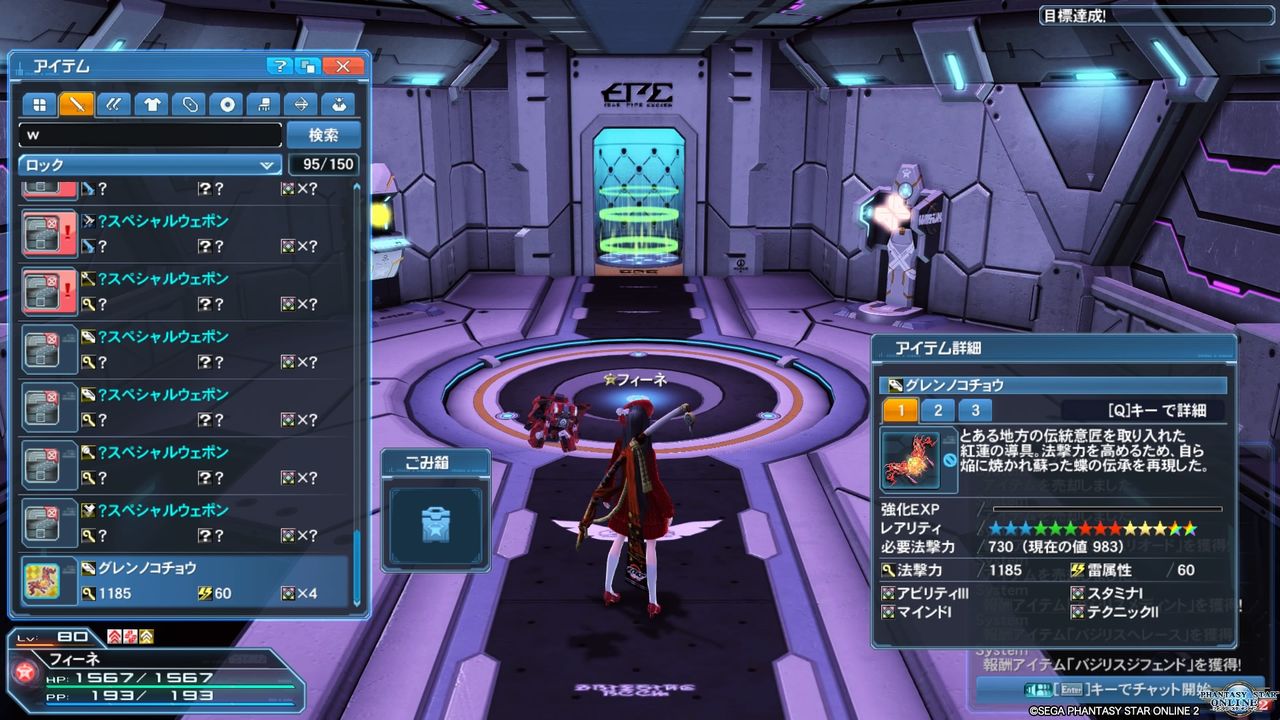View the costume category (shirt icon)
The image size is (1280, 720).
[x=150, y=104]
